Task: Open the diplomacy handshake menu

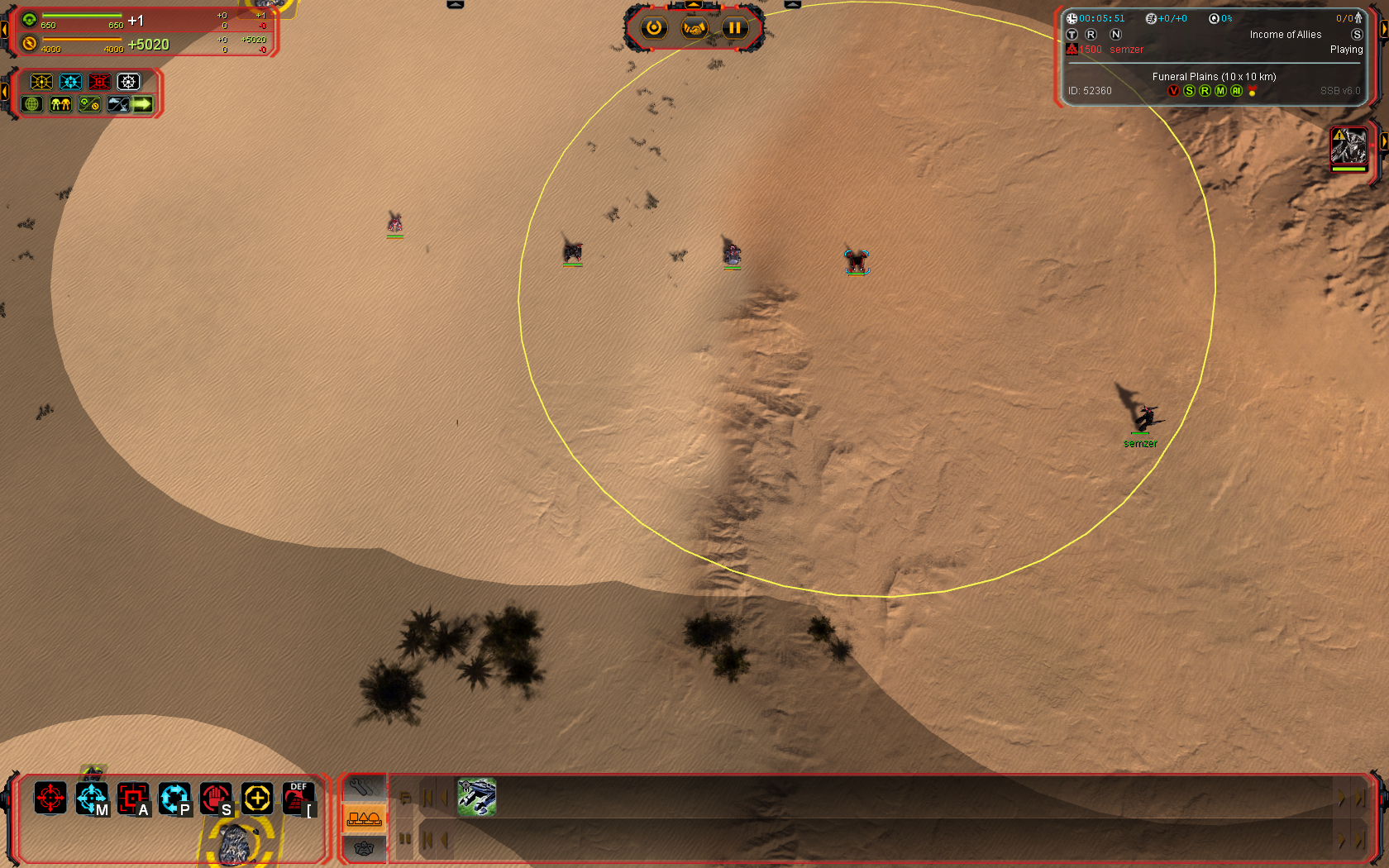Action: tap(694, 28)
